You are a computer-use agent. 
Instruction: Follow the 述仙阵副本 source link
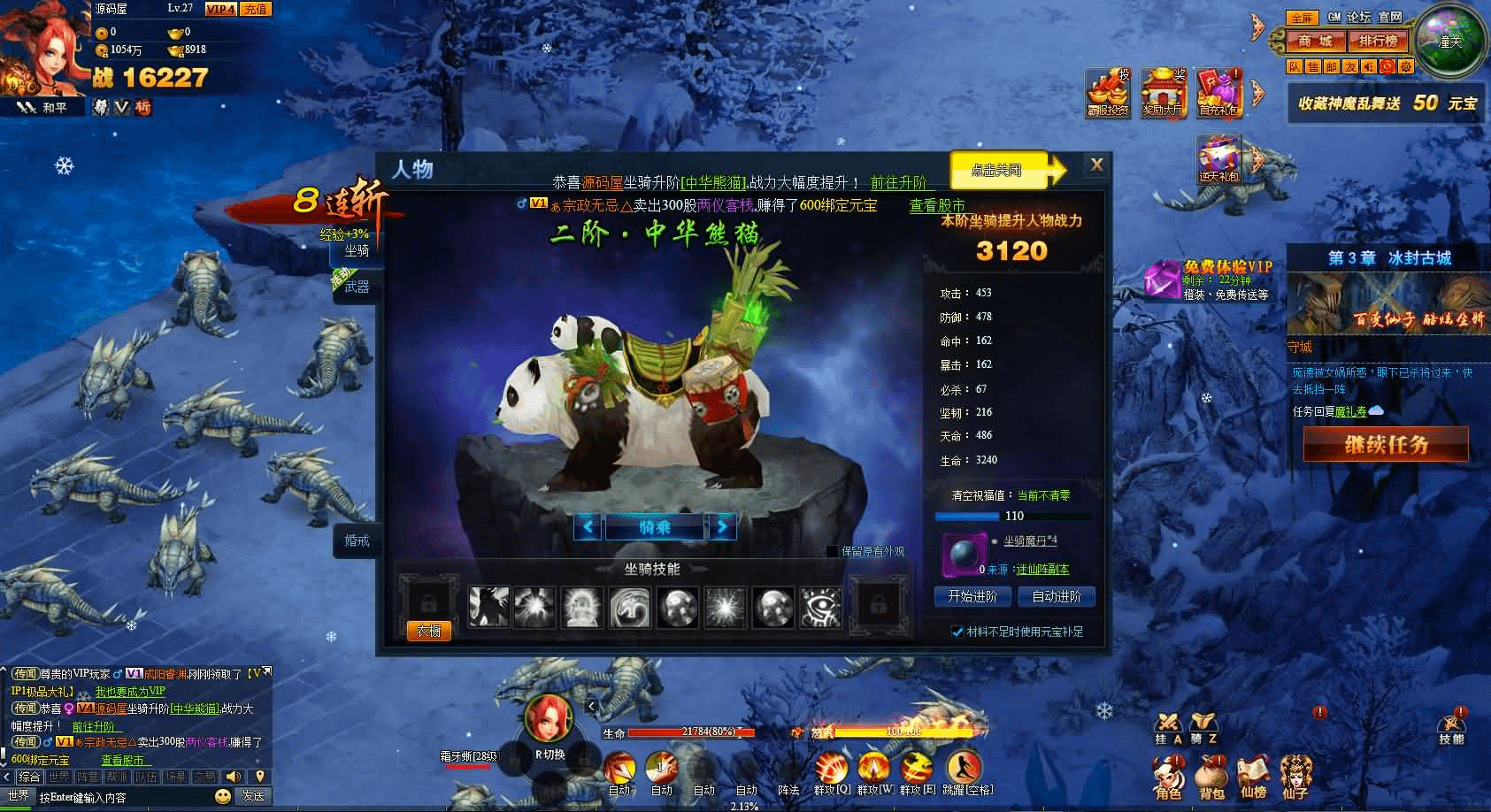(x=1041, y=570)
